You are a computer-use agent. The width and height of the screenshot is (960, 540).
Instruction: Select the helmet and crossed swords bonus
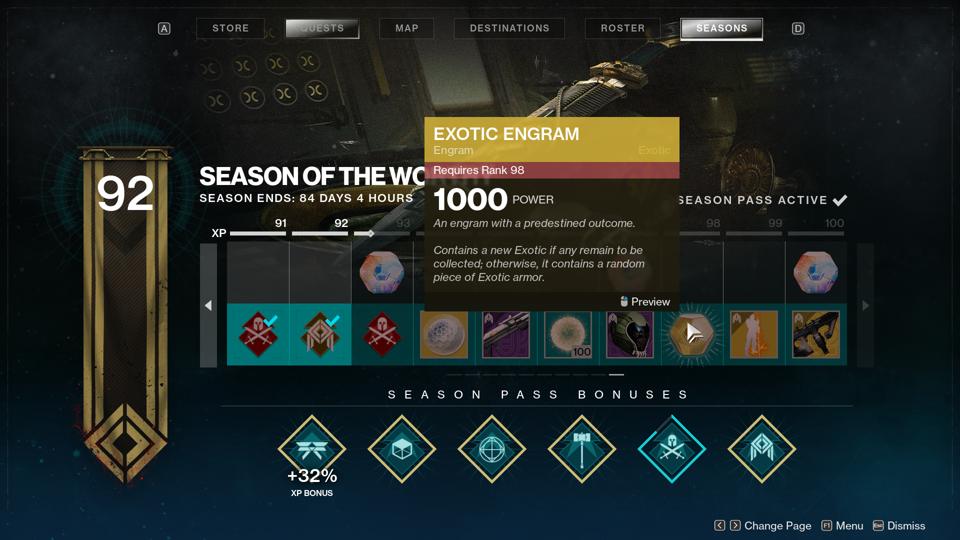click(x=671, y=450)
